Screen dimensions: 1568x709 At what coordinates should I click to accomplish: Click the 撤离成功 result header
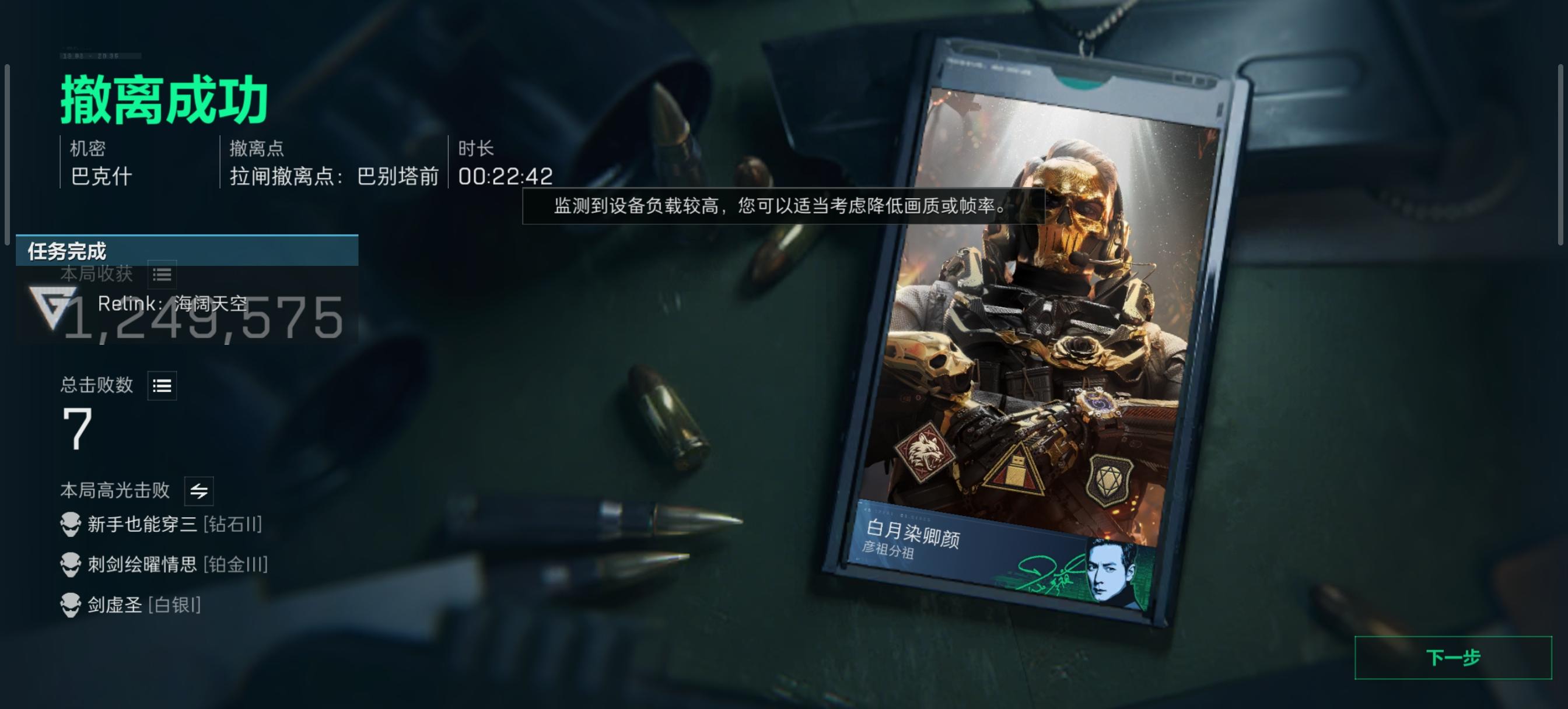pos(166,101)
